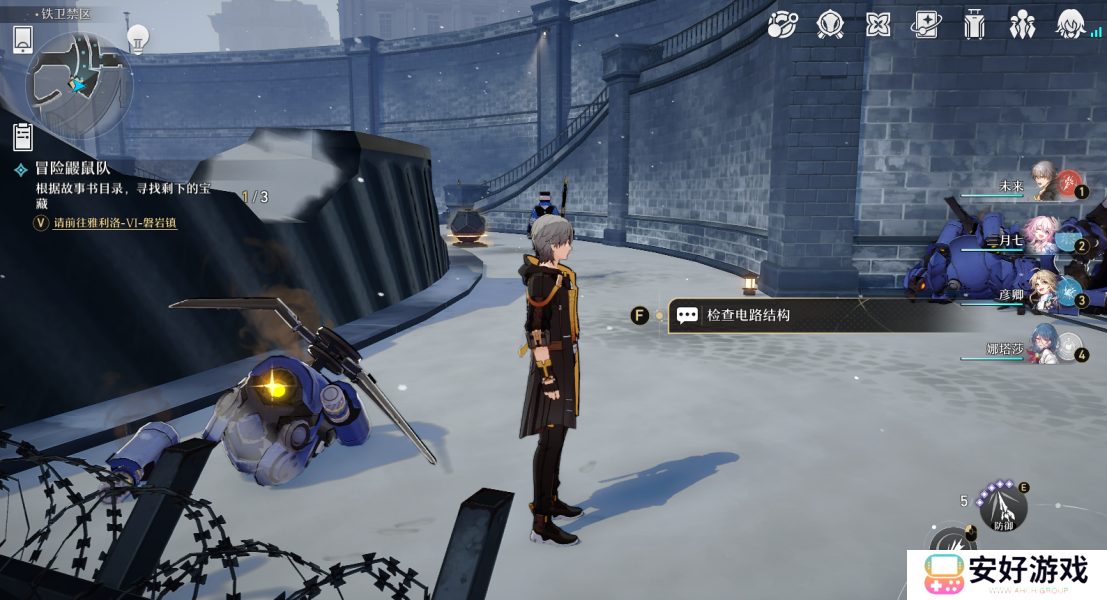
Task: Switch to party member 未来
Action: pos(1045,182)
